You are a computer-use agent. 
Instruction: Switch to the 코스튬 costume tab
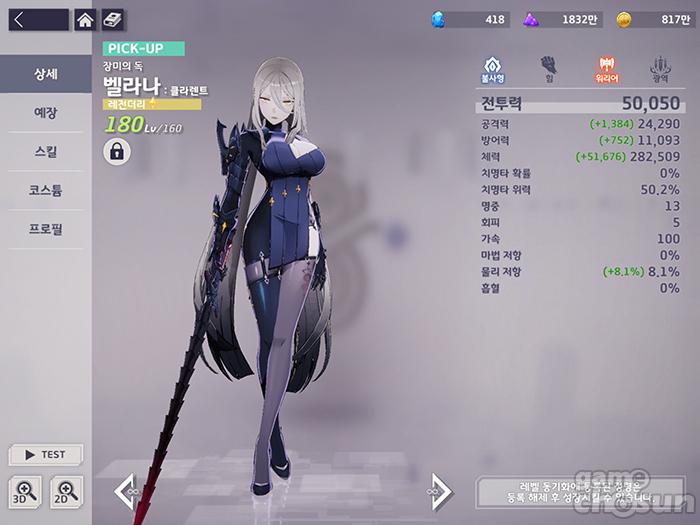point(45,190)
